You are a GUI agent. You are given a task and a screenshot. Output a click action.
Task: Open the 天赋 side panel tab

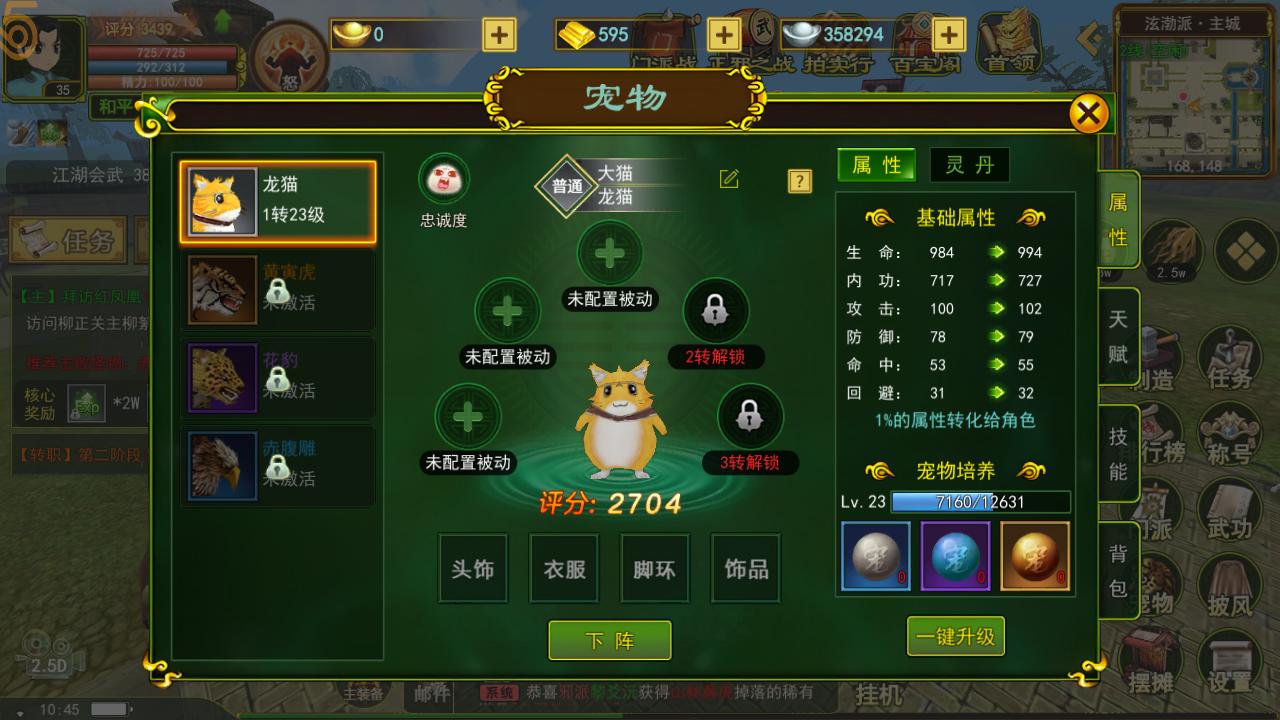pyautogui.click(x=1118, y=335)
